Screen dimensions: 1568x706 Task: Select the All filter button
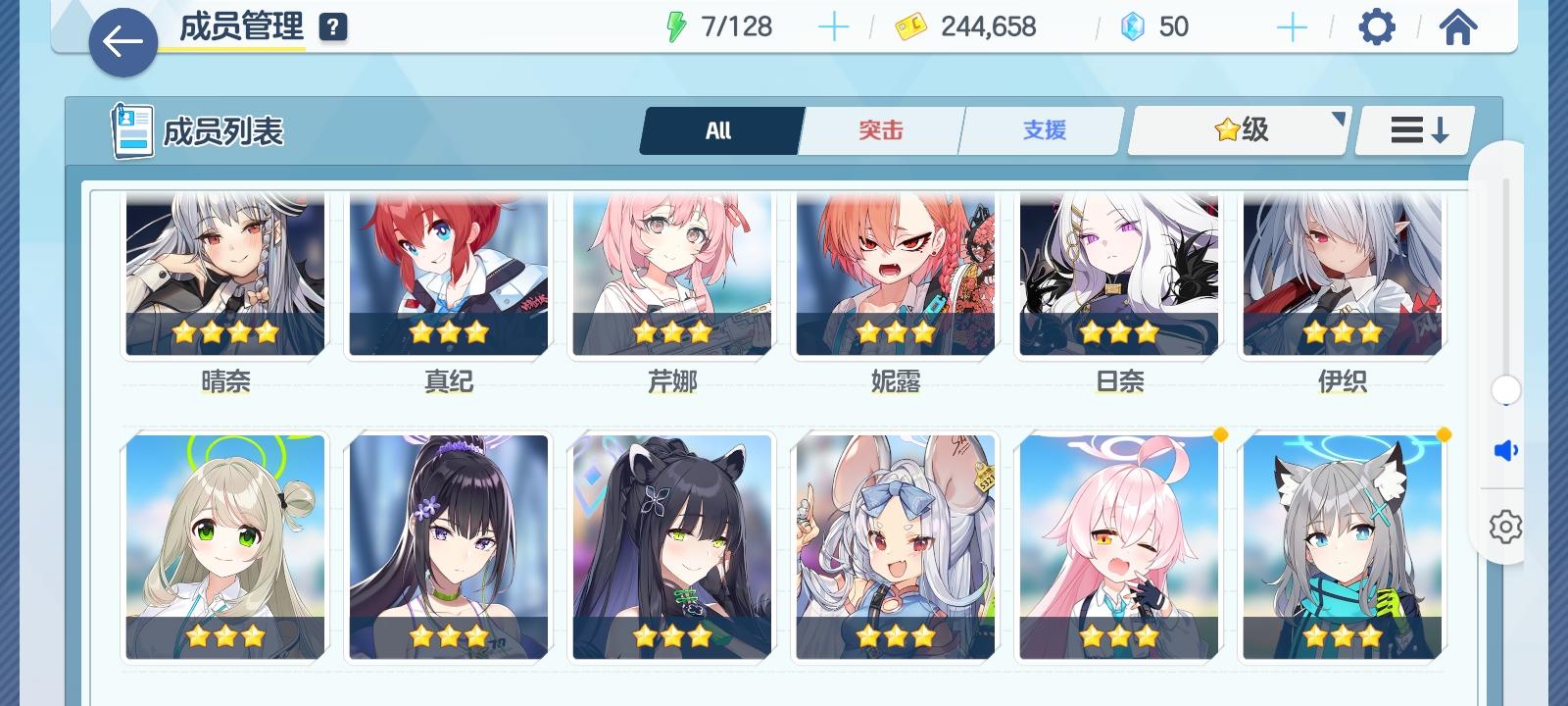720,129
